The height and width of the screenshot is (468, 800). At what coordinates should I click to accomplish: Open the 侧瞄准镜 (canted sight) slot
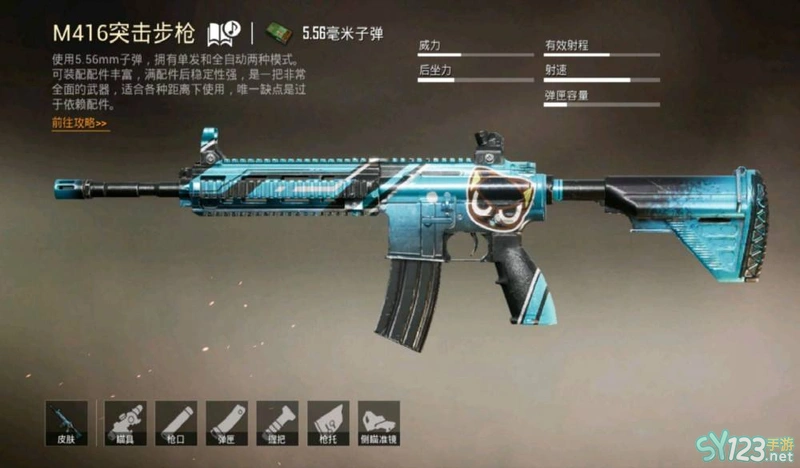click(x=379, y=424)
